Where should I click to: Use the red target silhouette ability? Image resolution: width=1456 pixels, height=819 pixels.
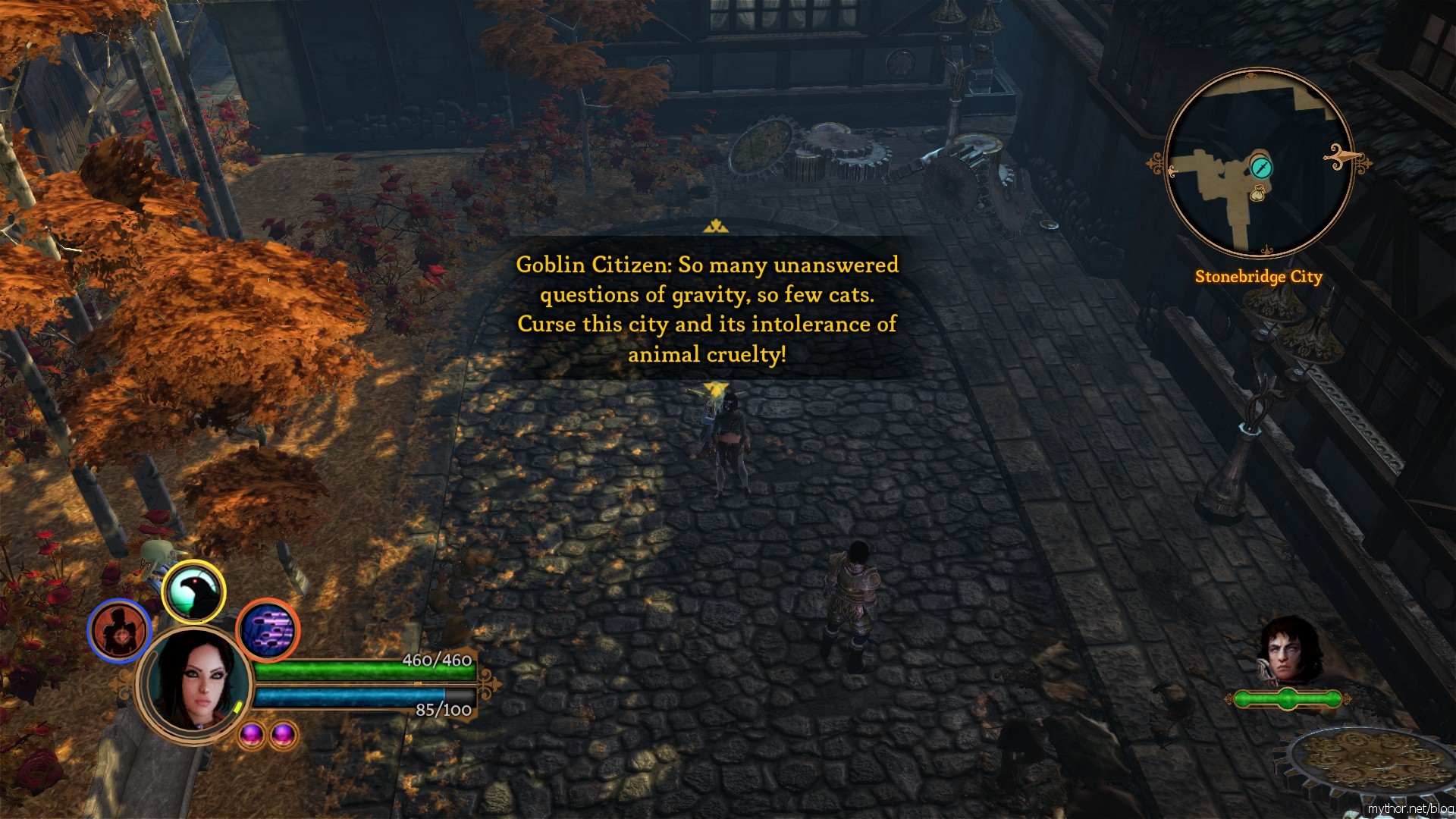tap(120, 630)
